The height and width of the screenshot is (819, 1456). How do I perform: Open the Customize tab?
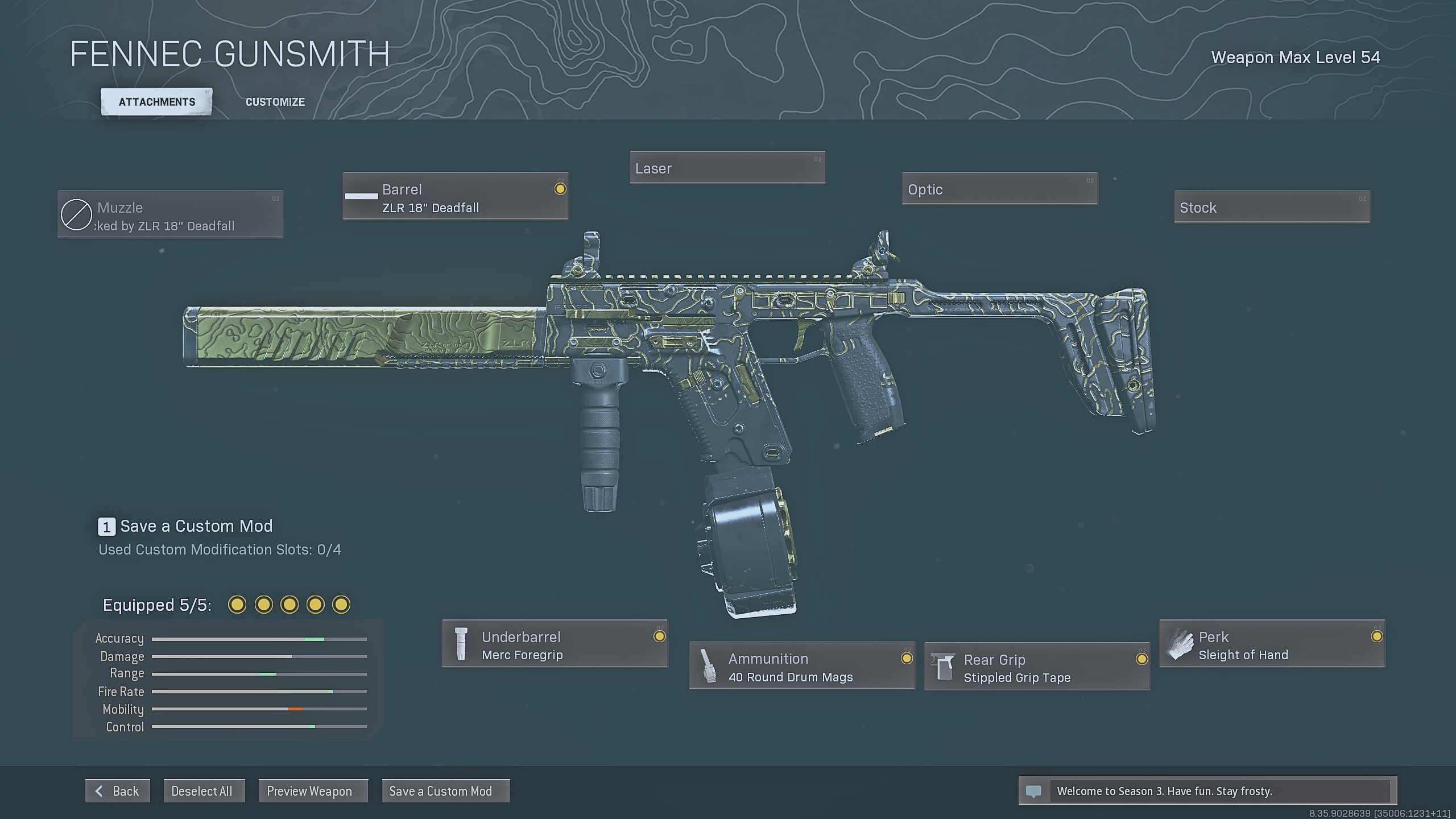pyautogui.click(x=275, y=102)
